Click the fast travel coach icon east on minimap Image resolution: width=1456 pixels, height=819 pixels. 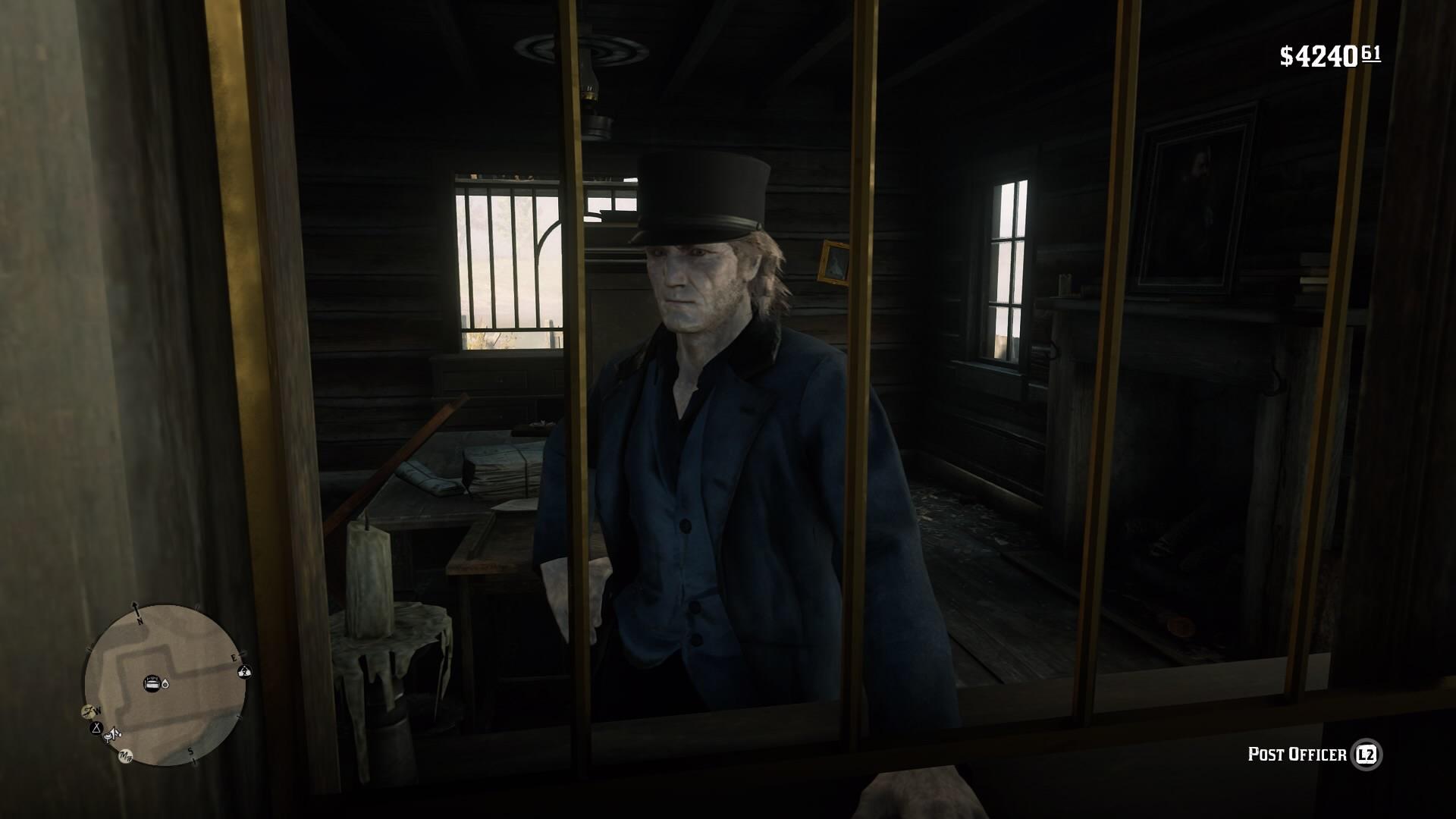click(244, 671)
